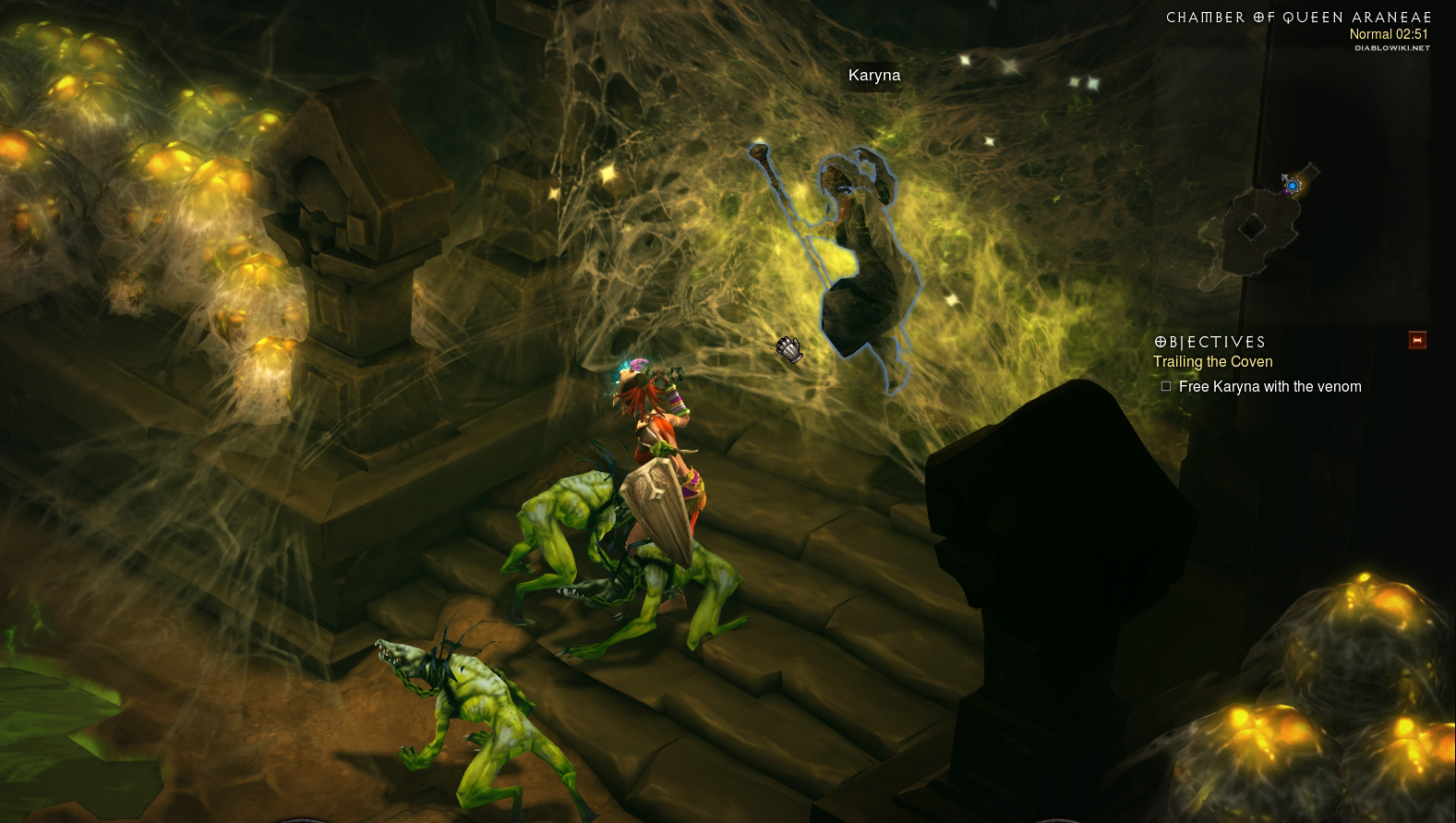Click the Karyna name label

(873, 76)
